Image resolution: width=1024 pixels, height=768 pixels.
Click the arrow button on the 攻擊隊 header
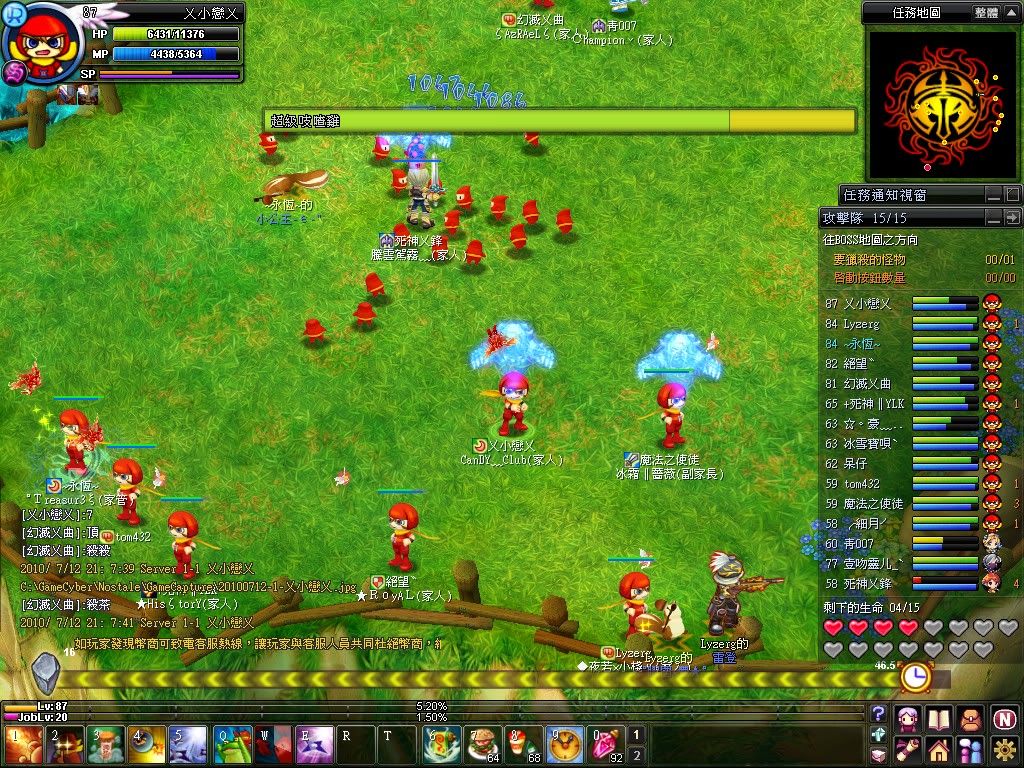click(1012, 217)
